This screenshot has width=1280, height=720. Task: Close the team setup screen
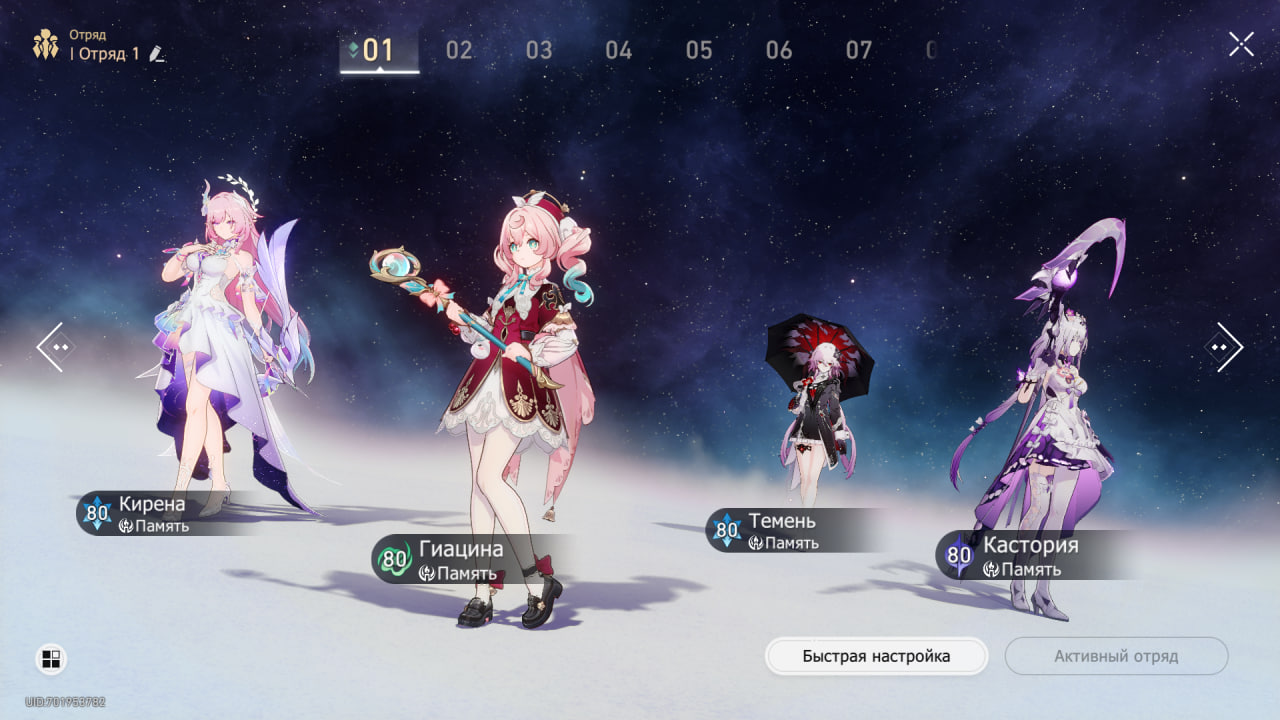(x=1241, y=44)
